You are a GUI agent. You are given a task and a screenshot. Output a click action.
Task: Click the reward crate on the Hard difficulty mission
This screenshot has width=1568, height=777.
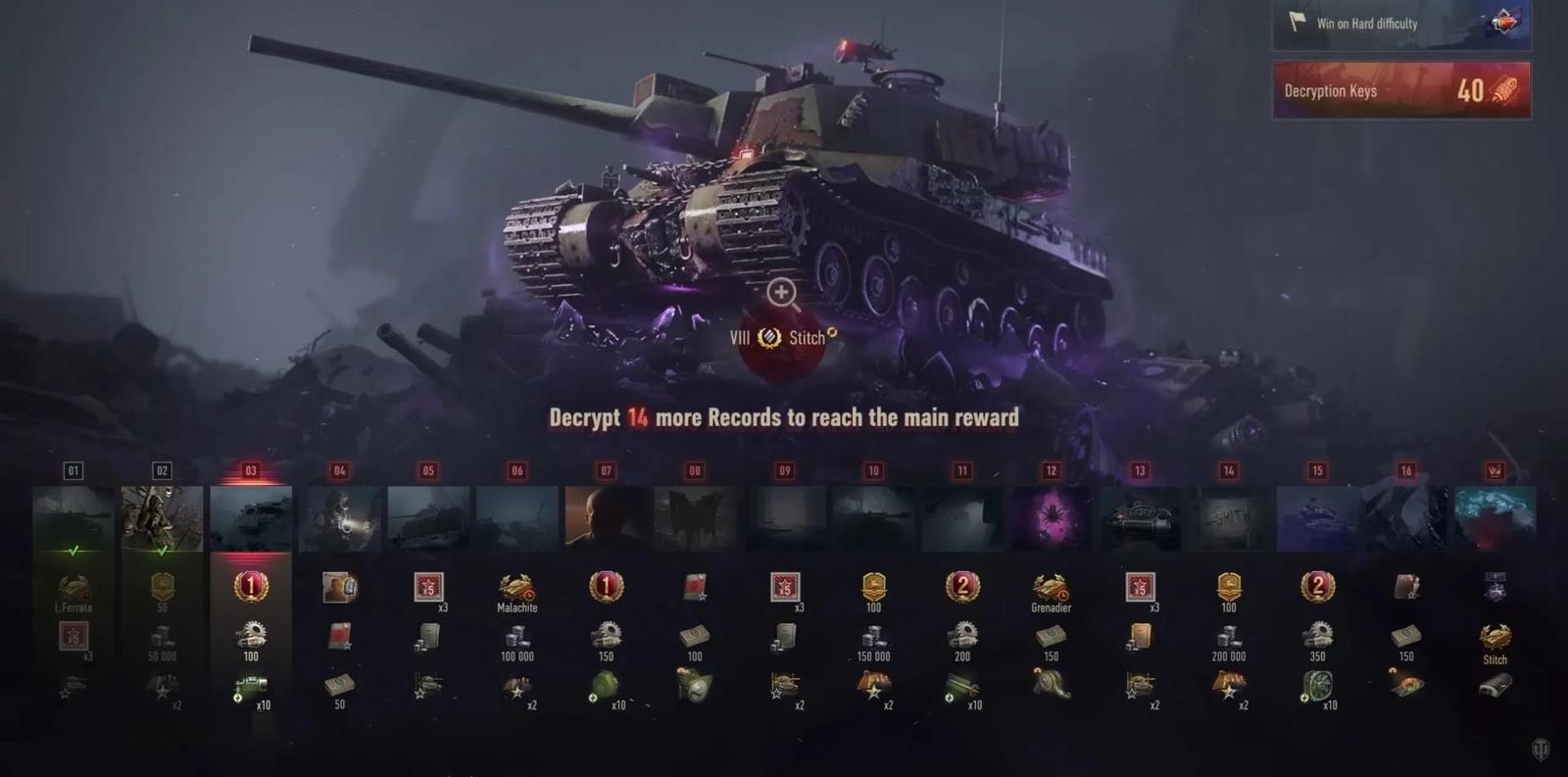pos(1505,24)
